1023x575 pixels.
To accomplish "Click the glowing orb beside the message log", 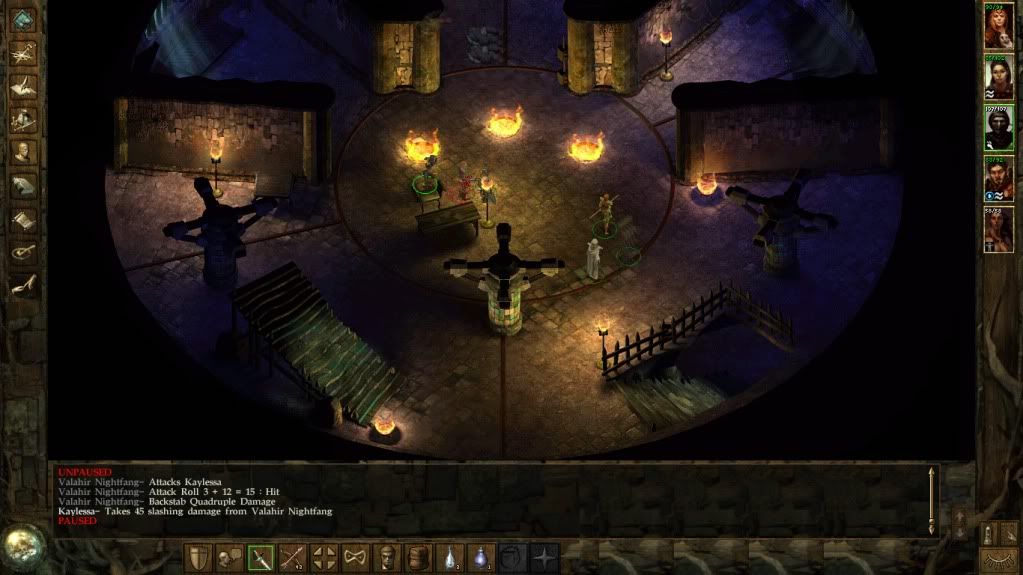I will (x=21, y=543).
